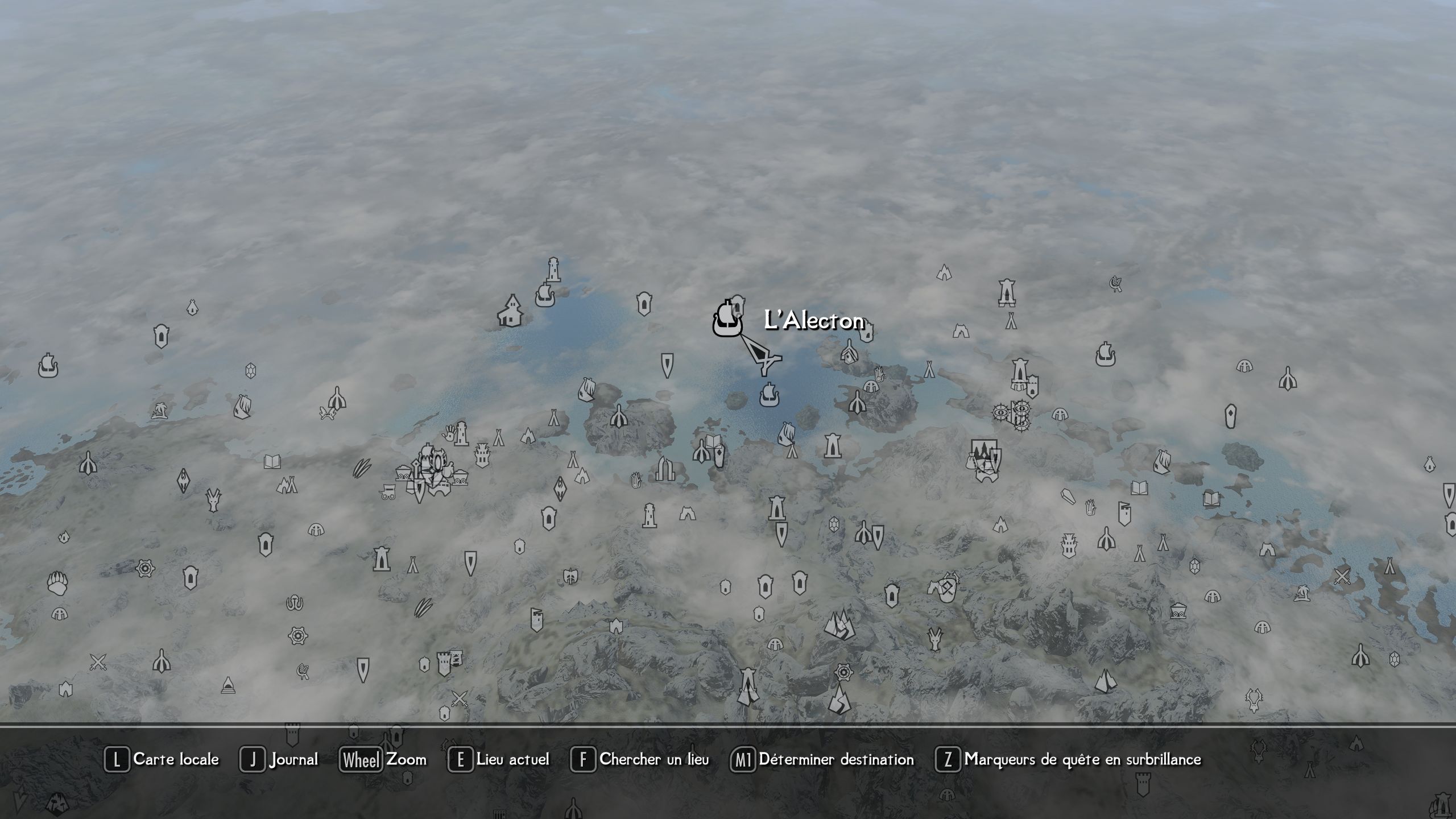Choose the triple stone arch ruin marker
The width and height of the screenshot is (1456, 819).
coord(665,468)
